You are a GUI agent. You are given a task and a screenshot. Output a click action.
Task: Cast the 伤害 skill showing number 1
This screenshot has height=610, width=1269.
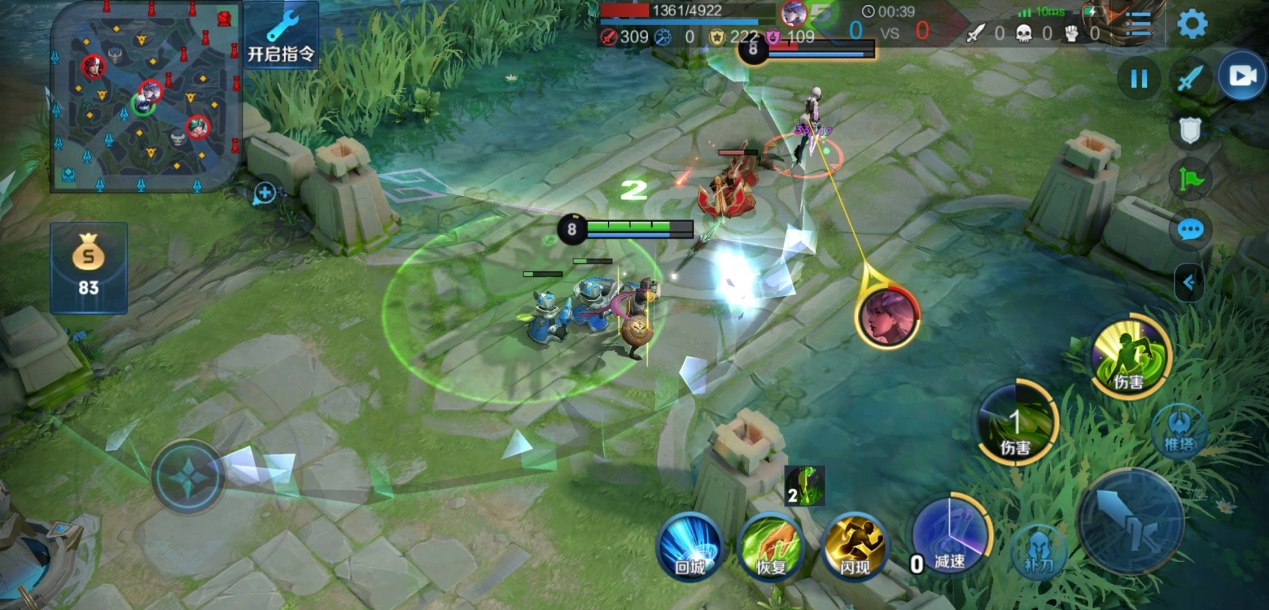[x=1016, y=424]
